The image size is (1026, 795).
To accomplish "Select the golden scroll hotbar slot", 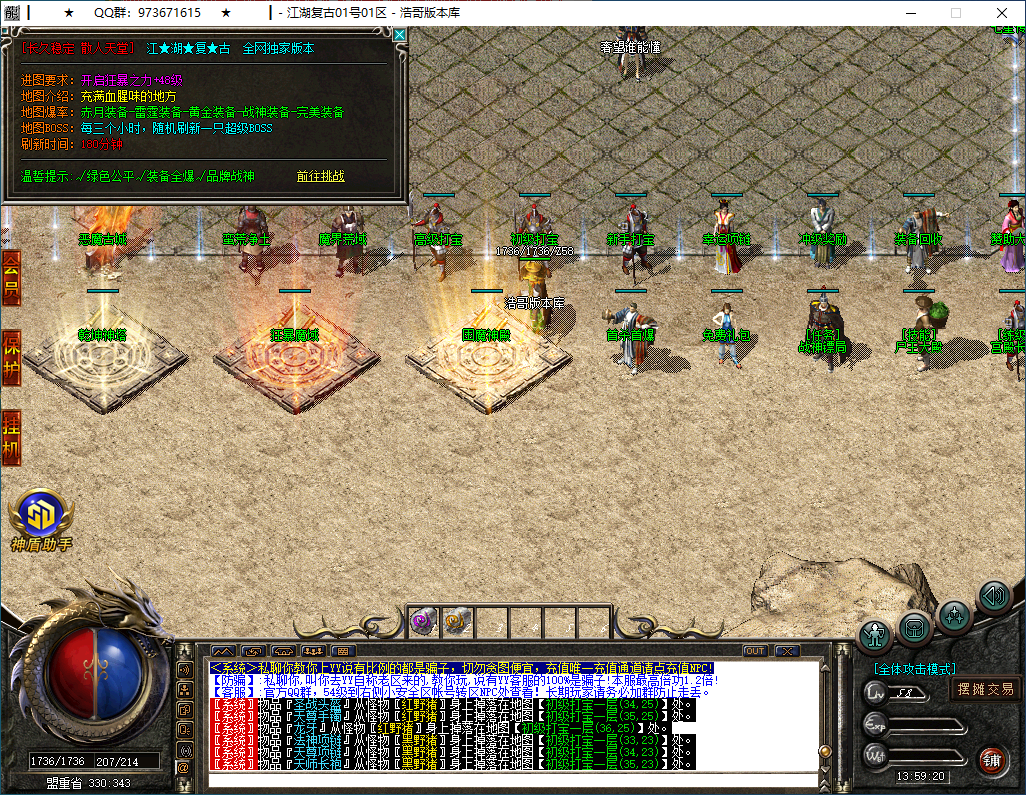I will pos(456,622).
